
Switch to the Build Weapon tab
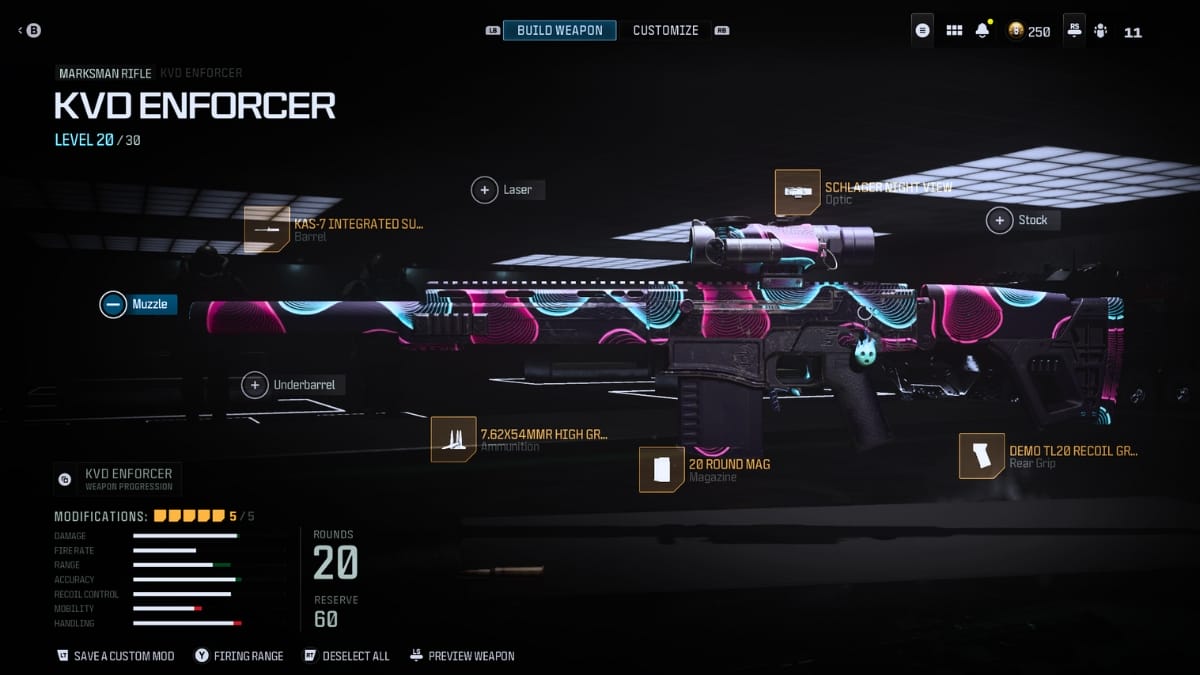click(559, 31)
